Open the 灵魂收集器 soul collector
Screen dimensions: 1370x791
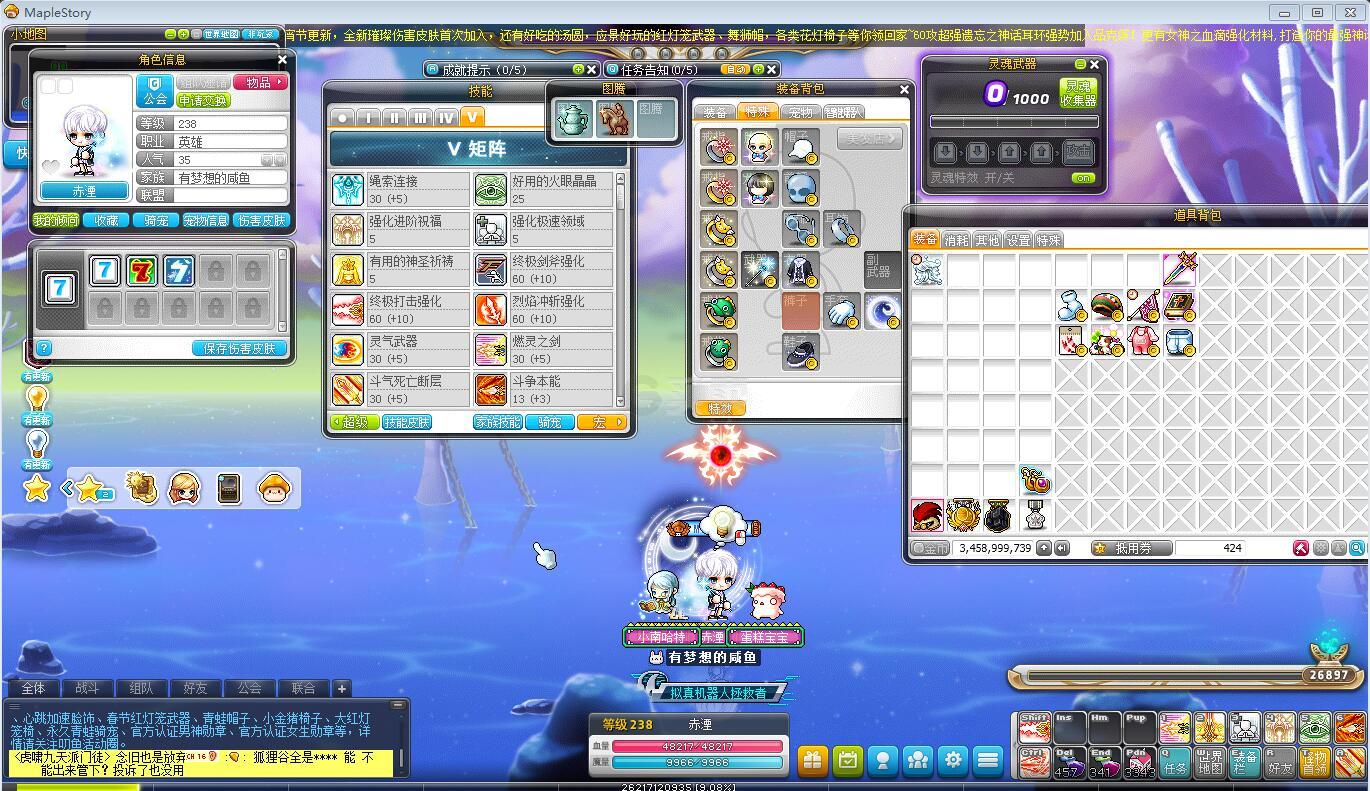click(1079, 93)
